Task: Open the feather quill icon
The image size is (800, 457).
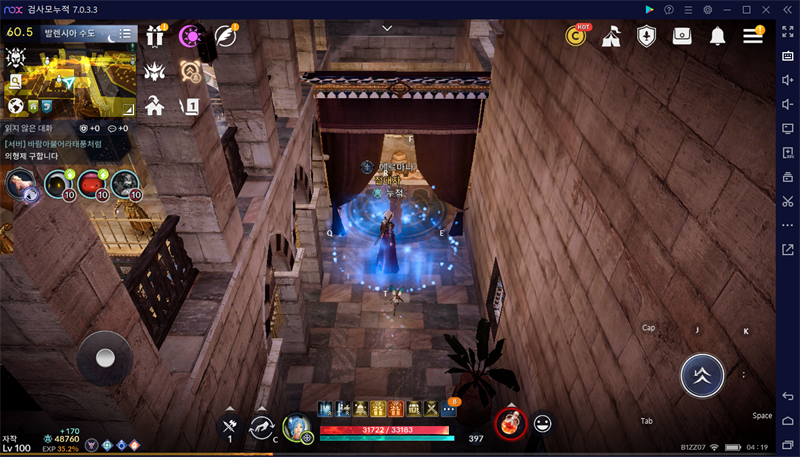Action: pos(226,36)
